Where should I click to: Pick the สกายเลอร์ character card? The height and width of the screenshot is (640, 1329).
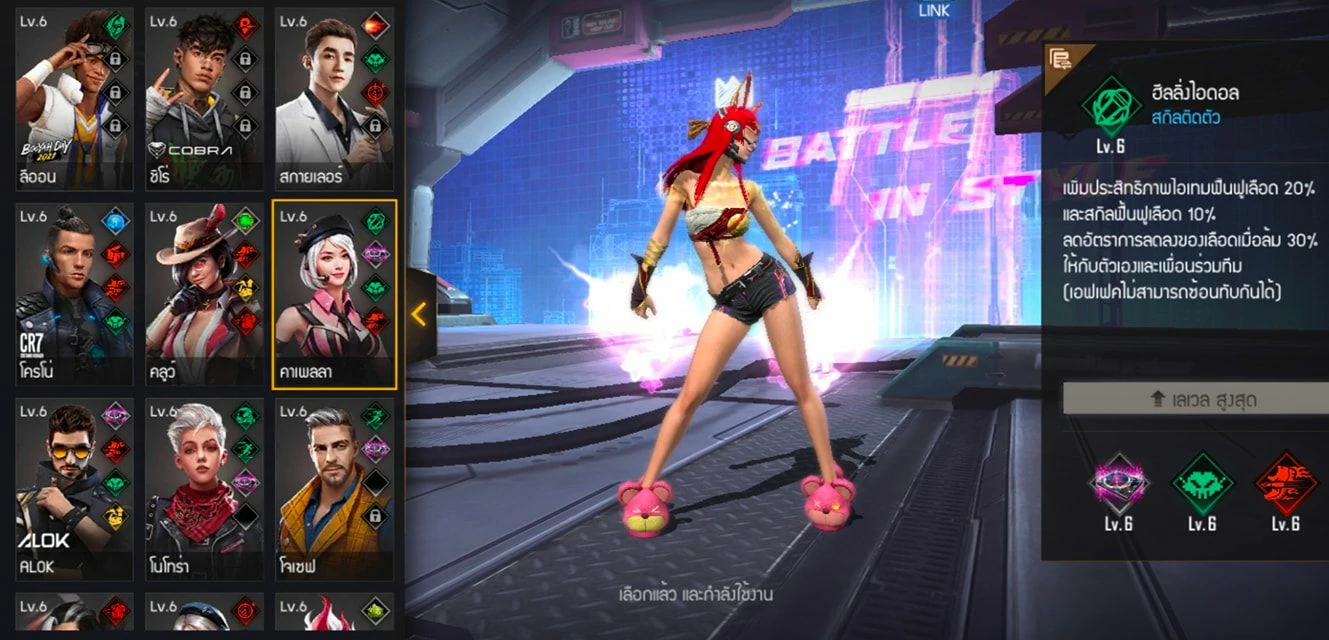pos(333,98)
